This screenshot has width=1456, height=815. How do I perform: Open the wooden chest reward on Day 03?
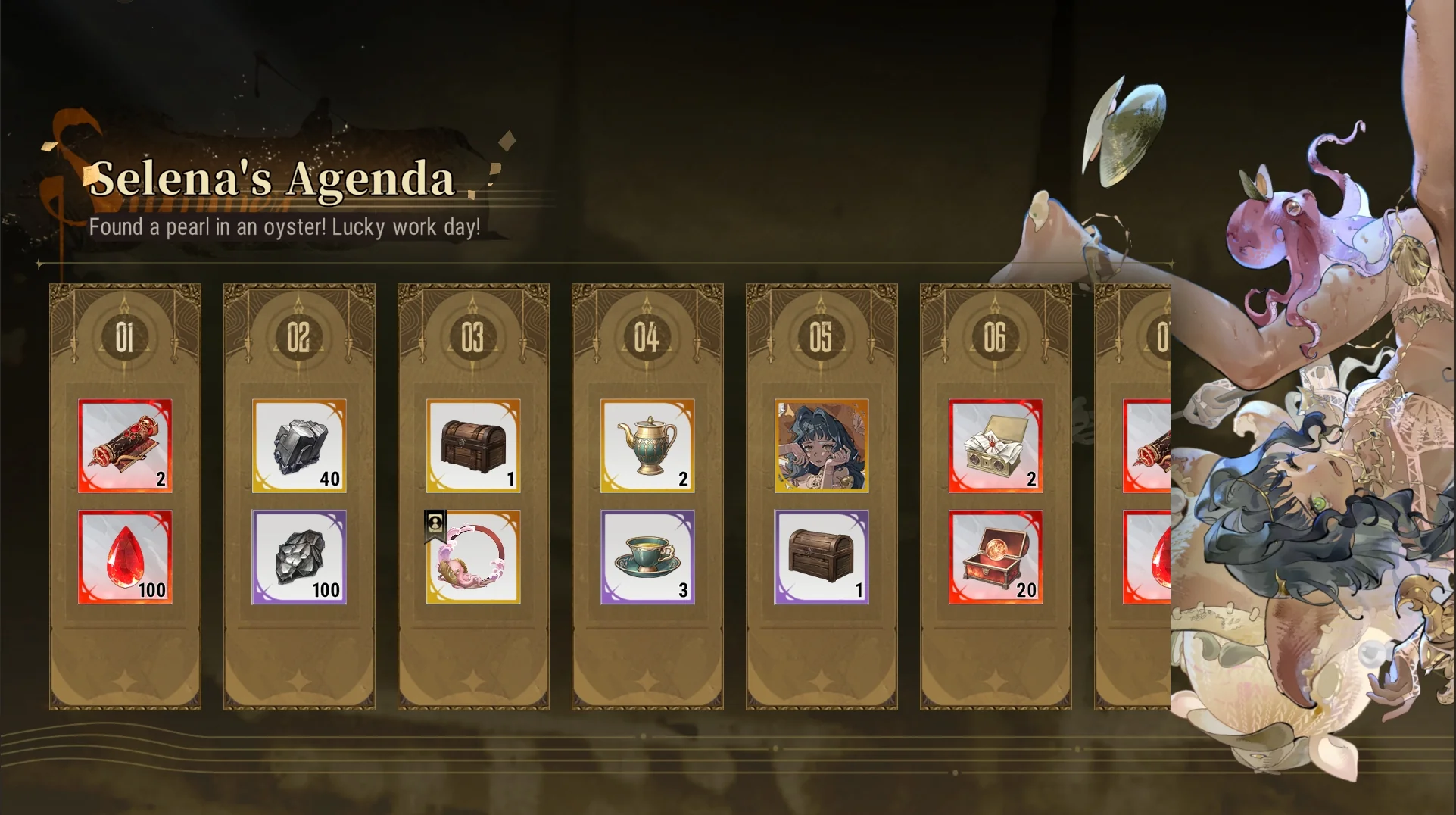[x=472, y=447]
